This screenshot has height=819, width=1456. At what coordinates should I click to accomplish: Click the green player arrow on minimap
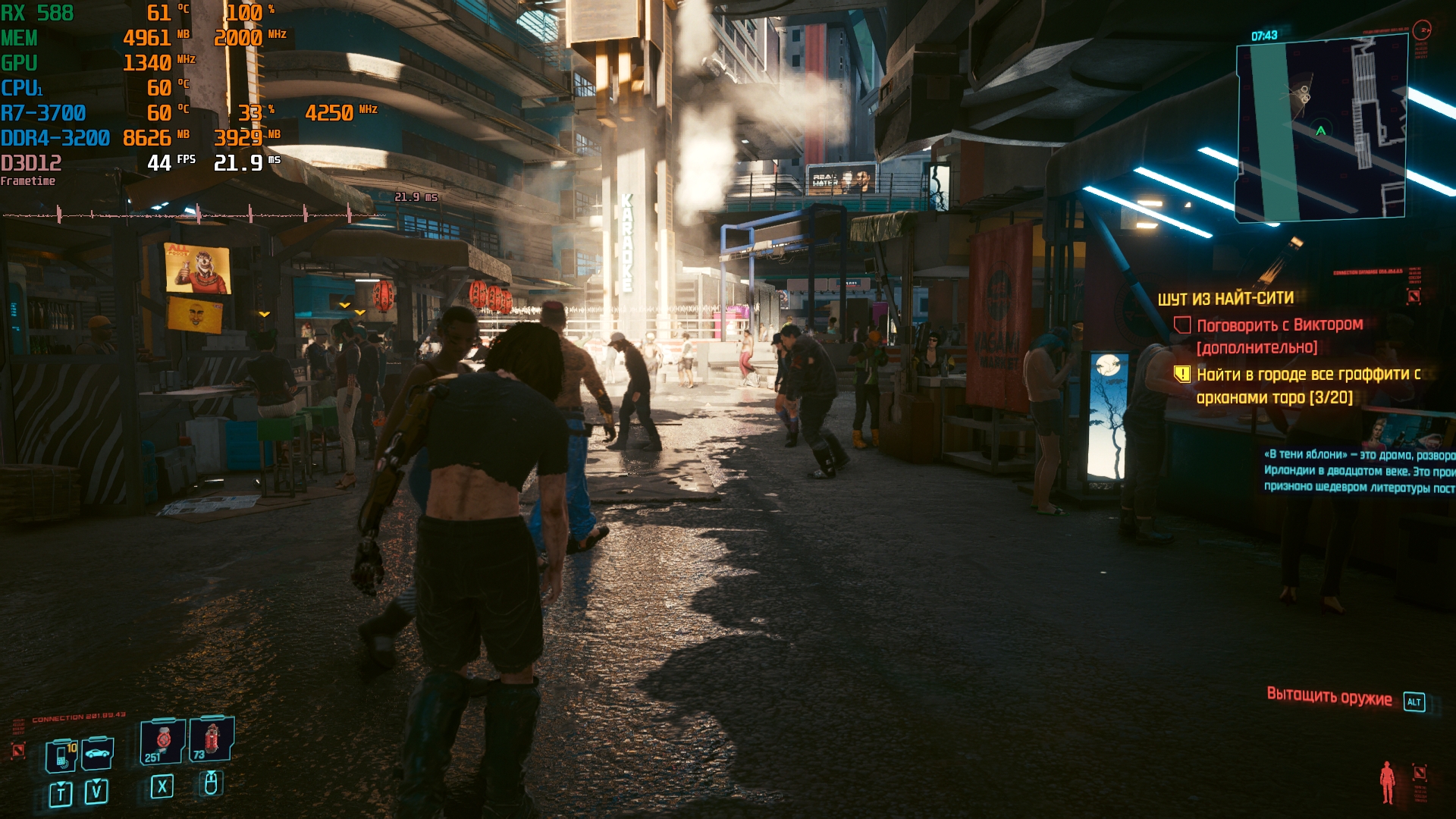[x=1320, y=130]
